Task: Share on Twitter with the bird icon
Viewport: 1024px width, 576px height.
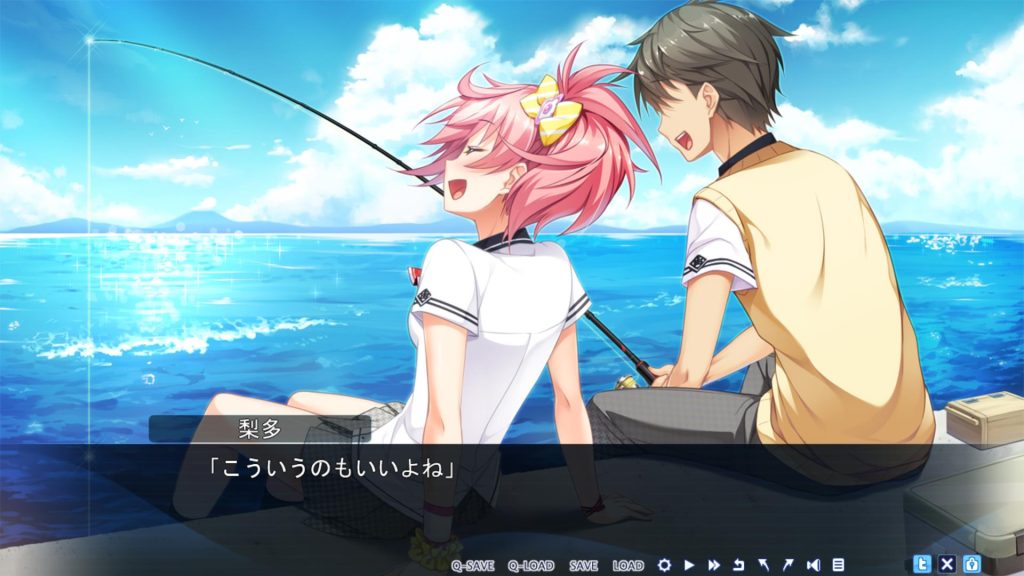Action: point(922,564)
